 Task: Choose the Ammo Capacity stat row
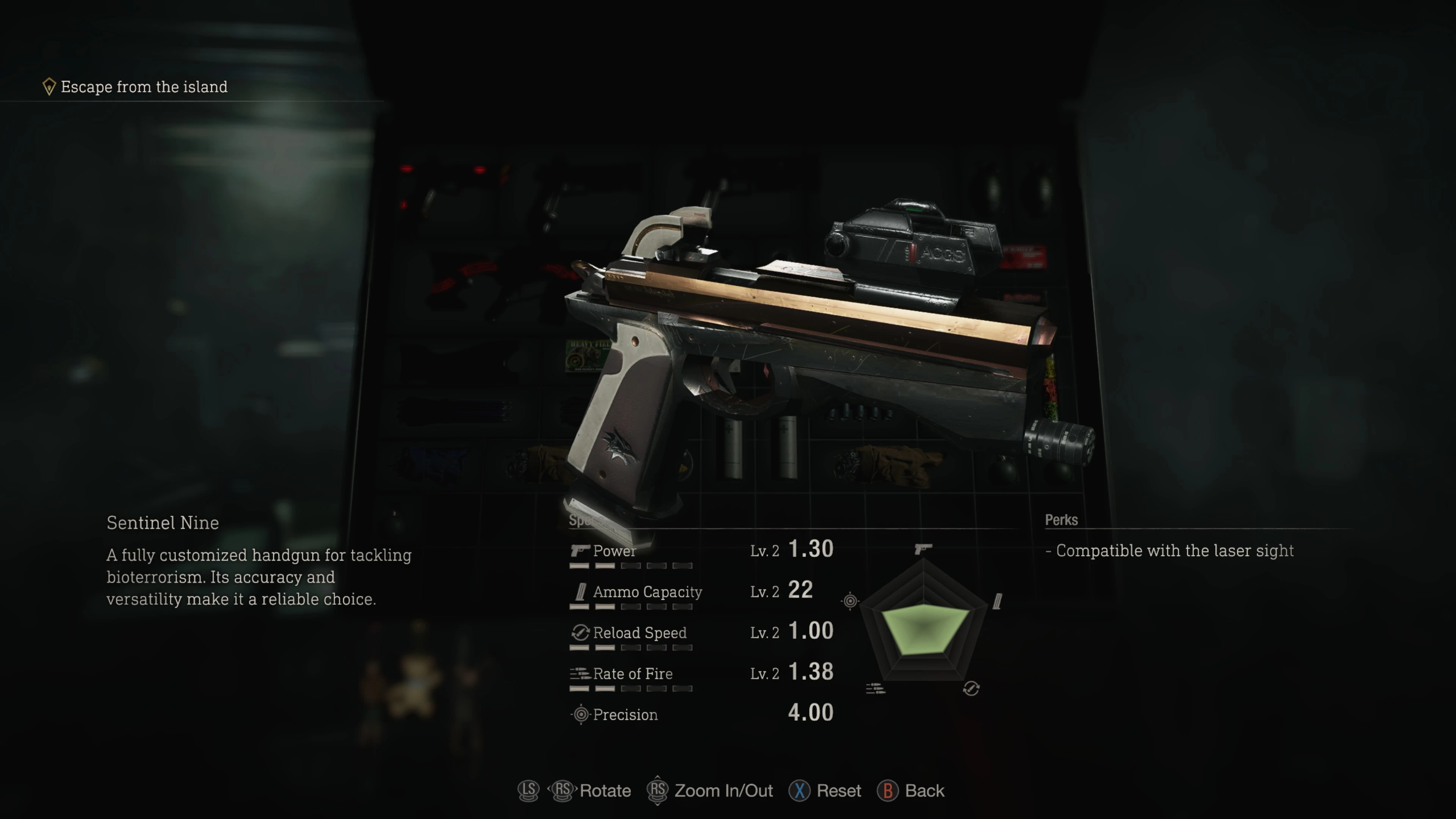[701, 592]
